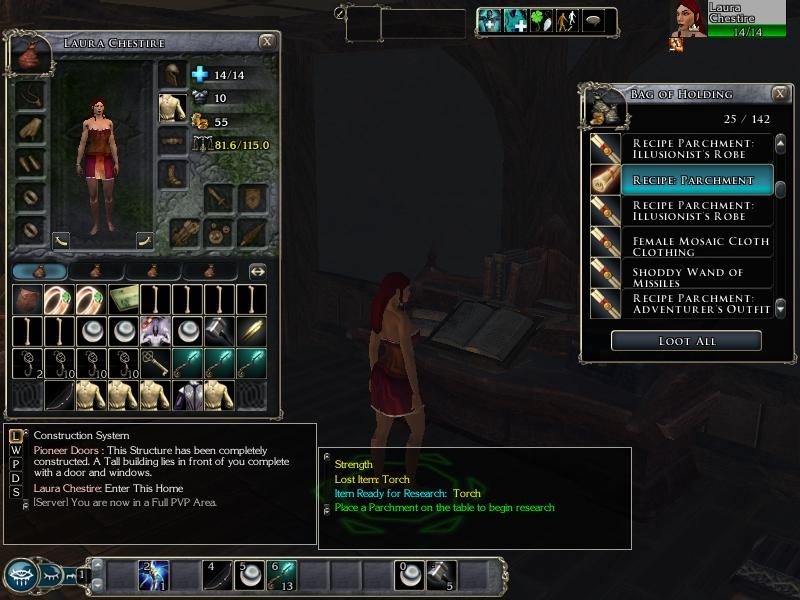The height and width of the screenshot is (600, 800).
Task: Close Laura Chestire's inventory panel
Action: click(x=267, y=42)
